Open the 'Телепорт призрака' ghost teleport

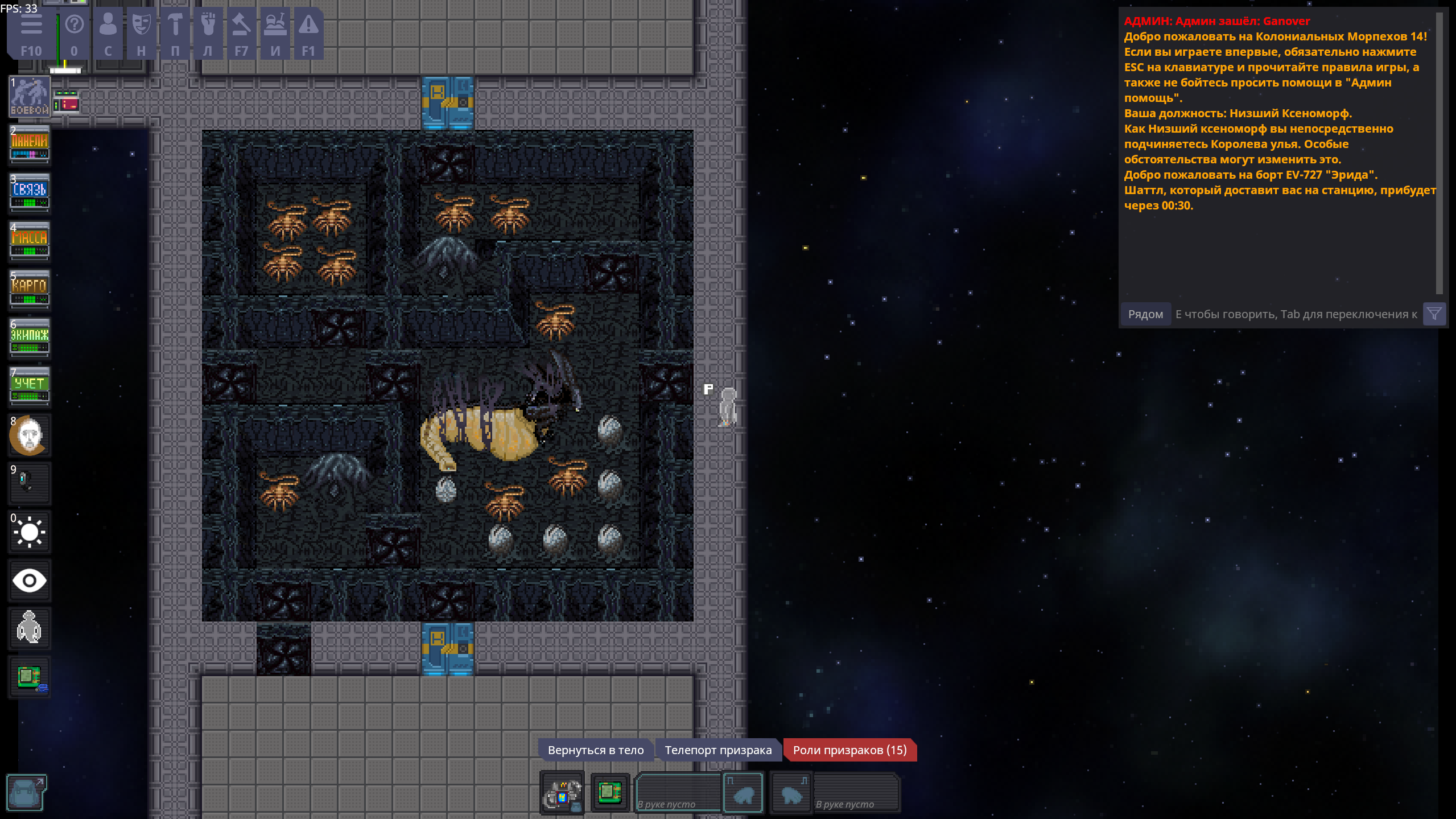click(x=718, y=750)
